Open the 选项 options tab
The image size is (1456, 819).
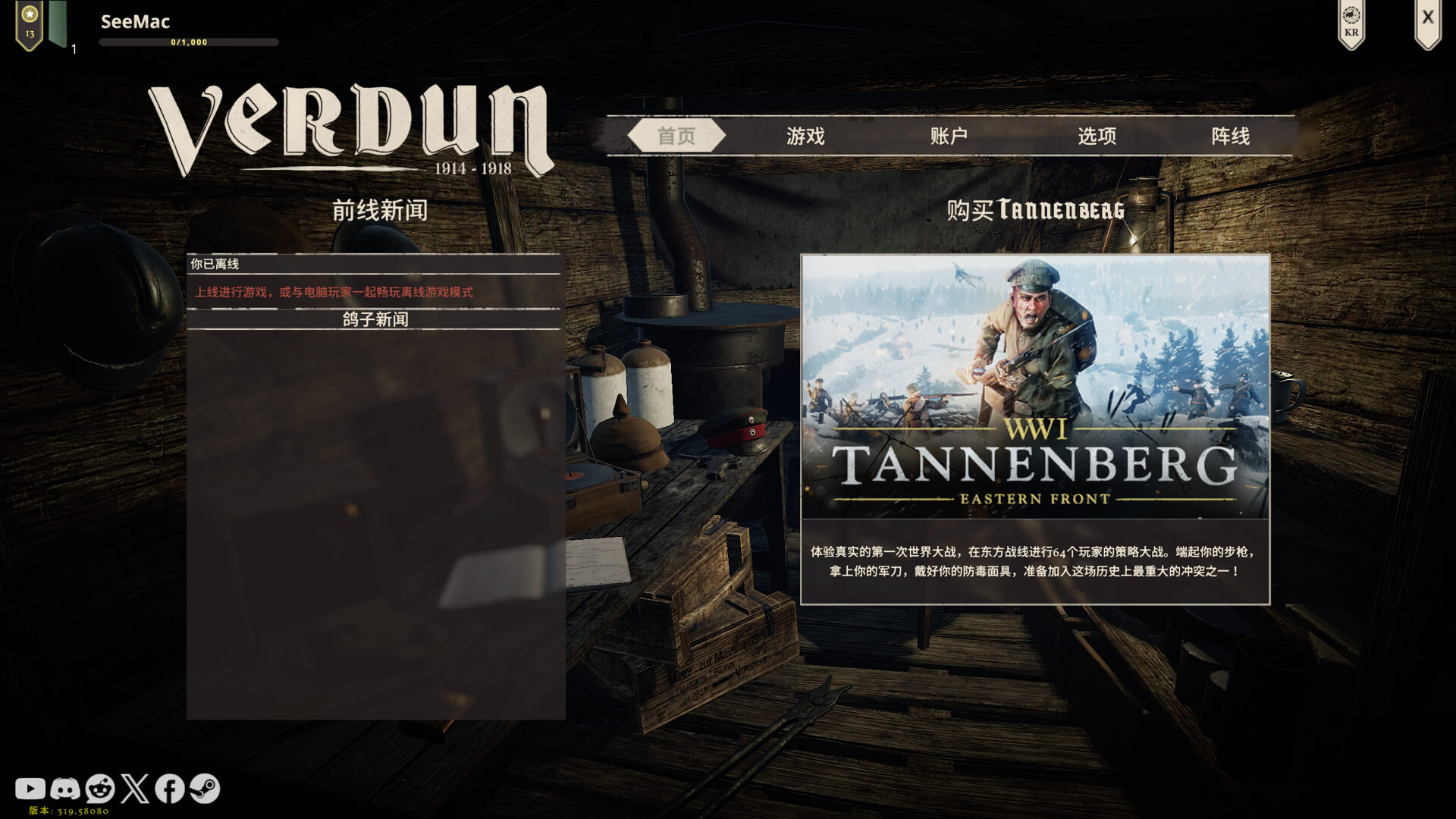tap(1097, 136)
